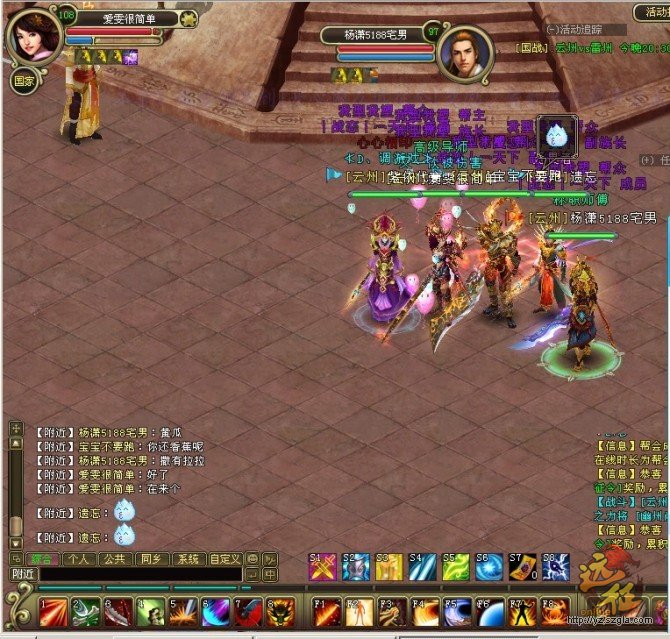Use hotbar slot 1 red slash skill
The image size is (670, 639).
pos(54,610)
